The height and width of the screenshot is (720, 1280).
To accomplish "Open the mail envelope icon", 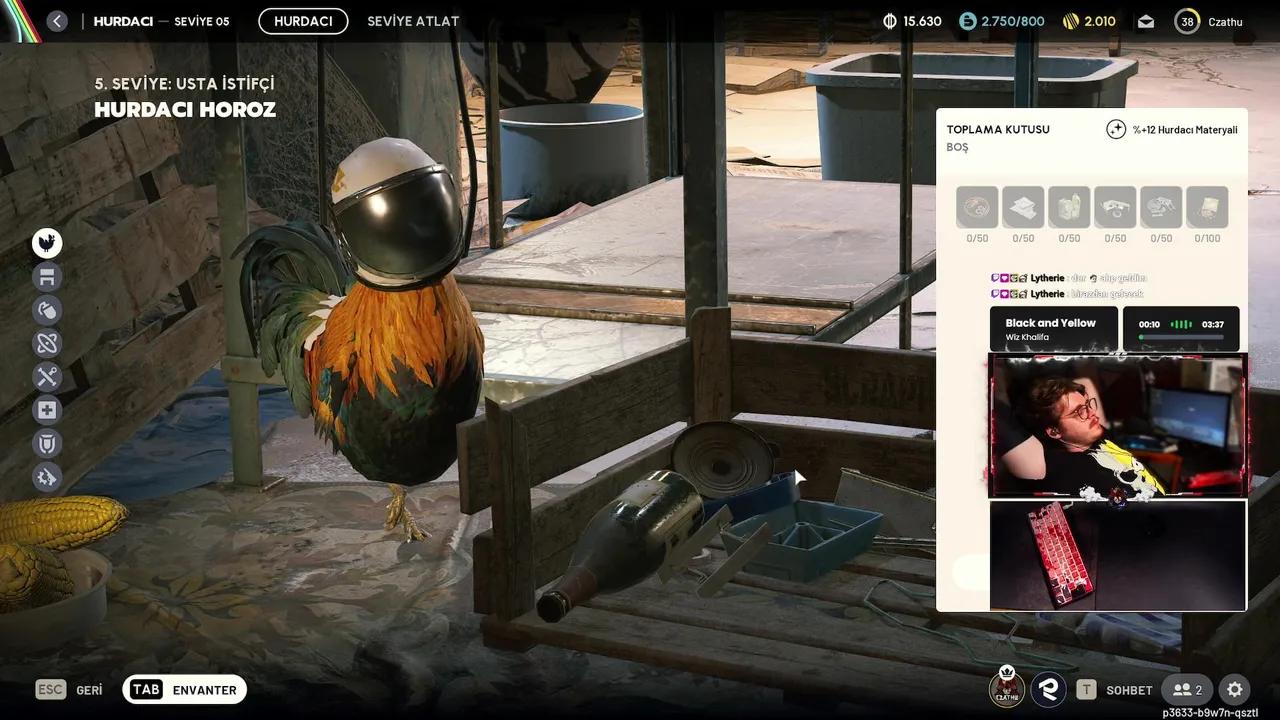I will coord(1146,21).
